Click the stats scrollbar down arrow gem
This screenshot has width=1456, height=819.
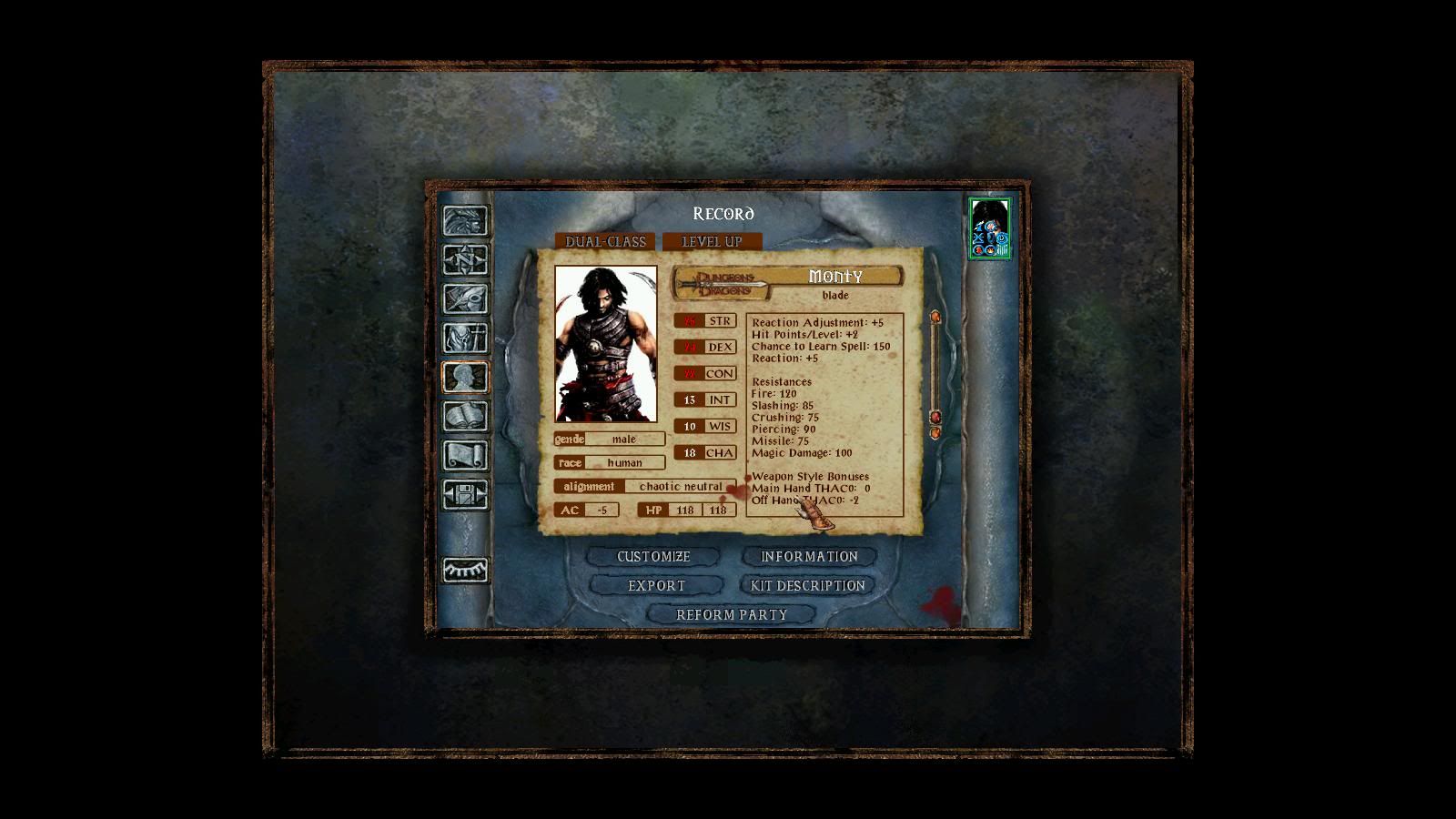tap(935, 433)
